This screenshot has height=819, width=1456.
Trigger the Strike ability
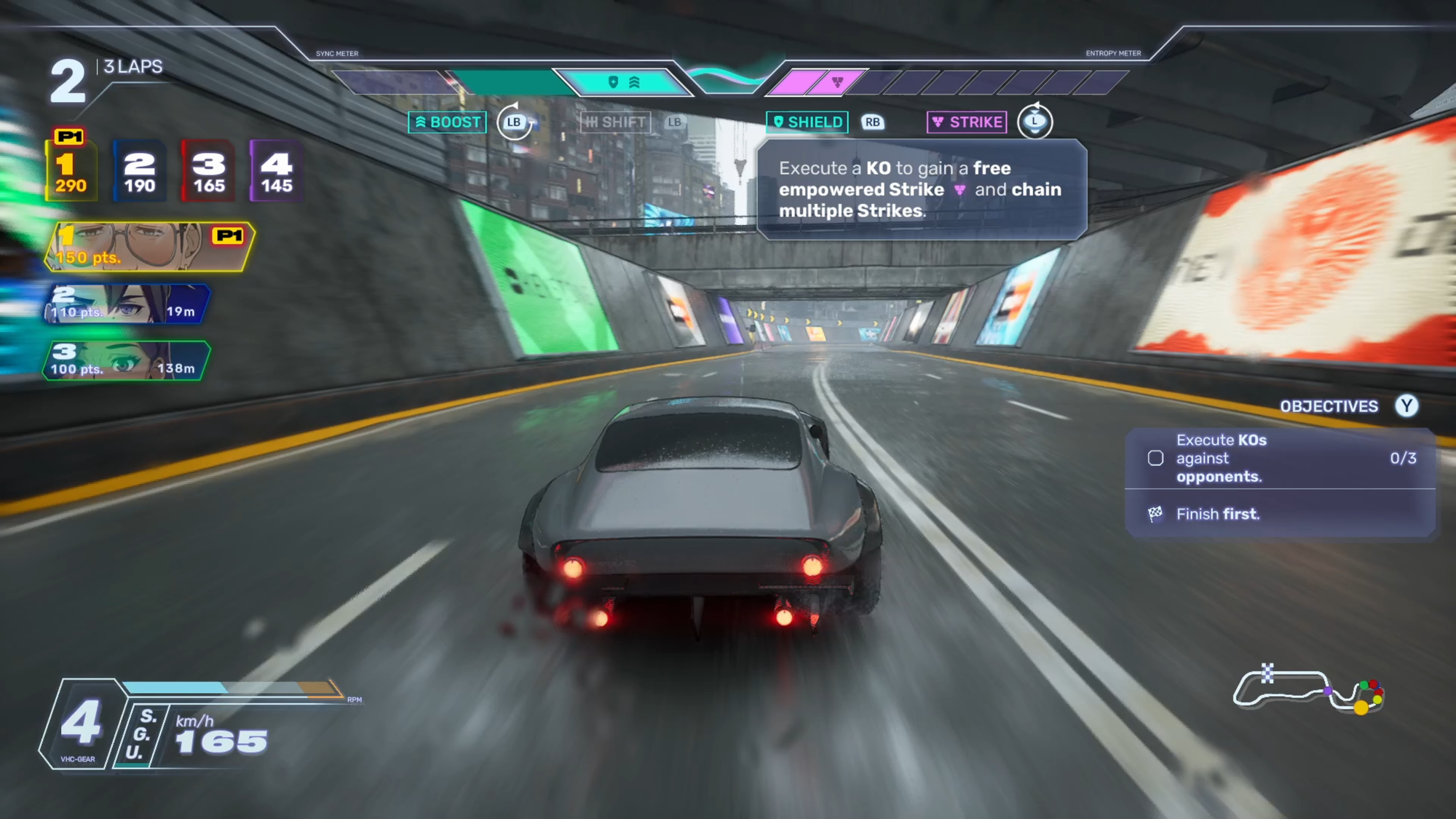click(968, 122)
